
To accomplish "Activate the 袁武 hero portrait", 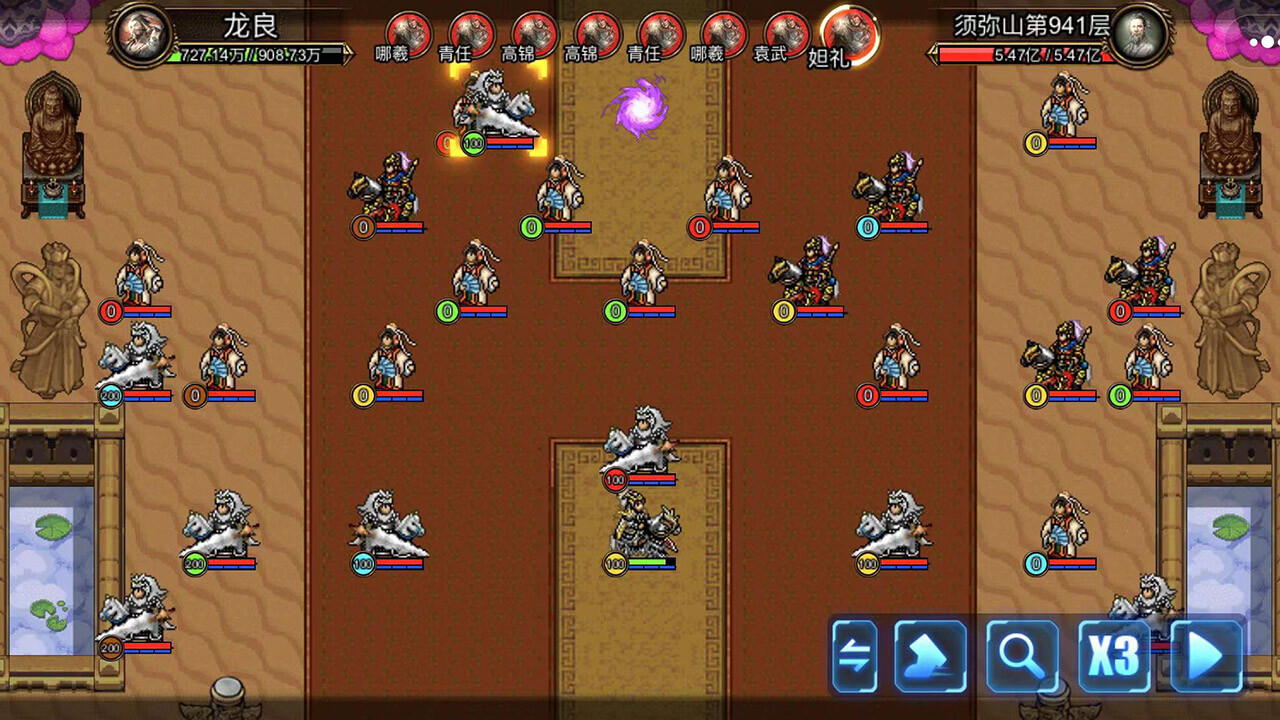I will [785, 30].
